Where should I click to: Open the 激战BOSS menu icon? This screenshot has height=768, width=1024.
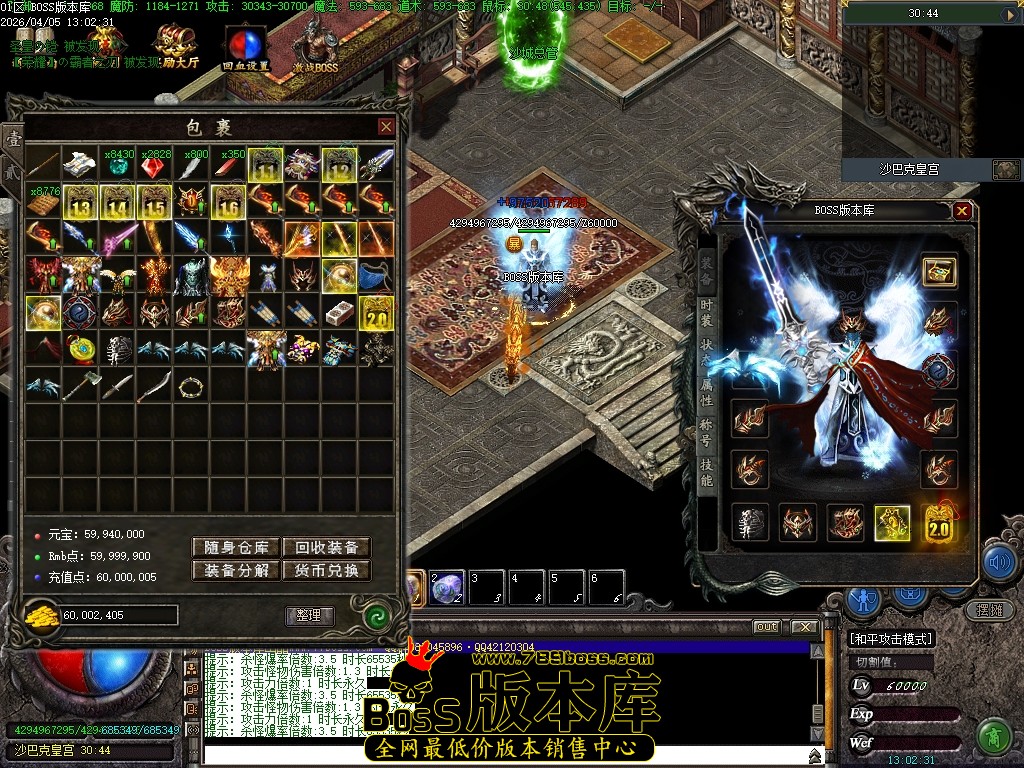coord(316,47)
